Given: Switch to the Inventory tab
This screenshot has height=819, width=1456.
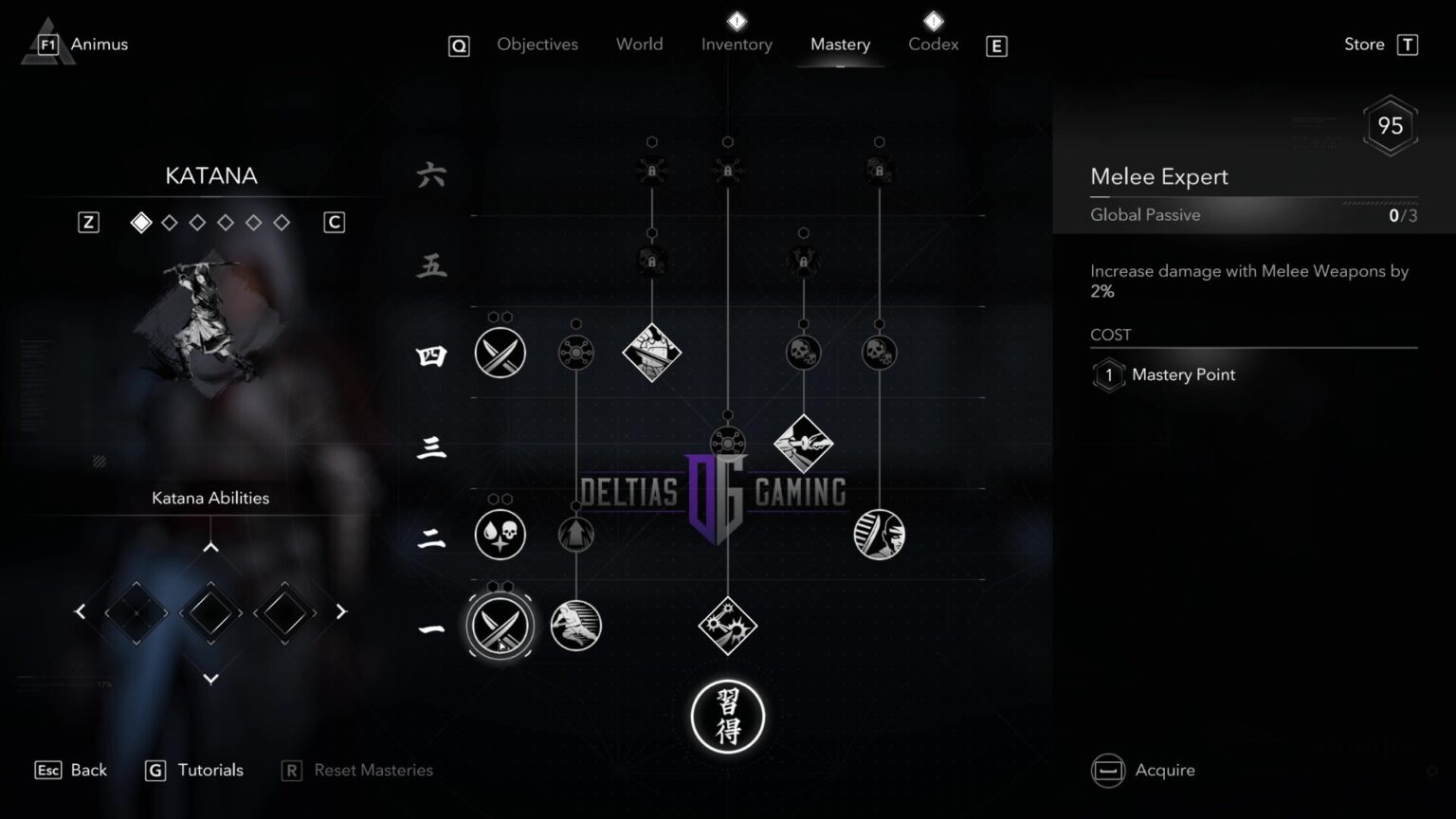Looking at the screenshot, I should tap(737, 44).
